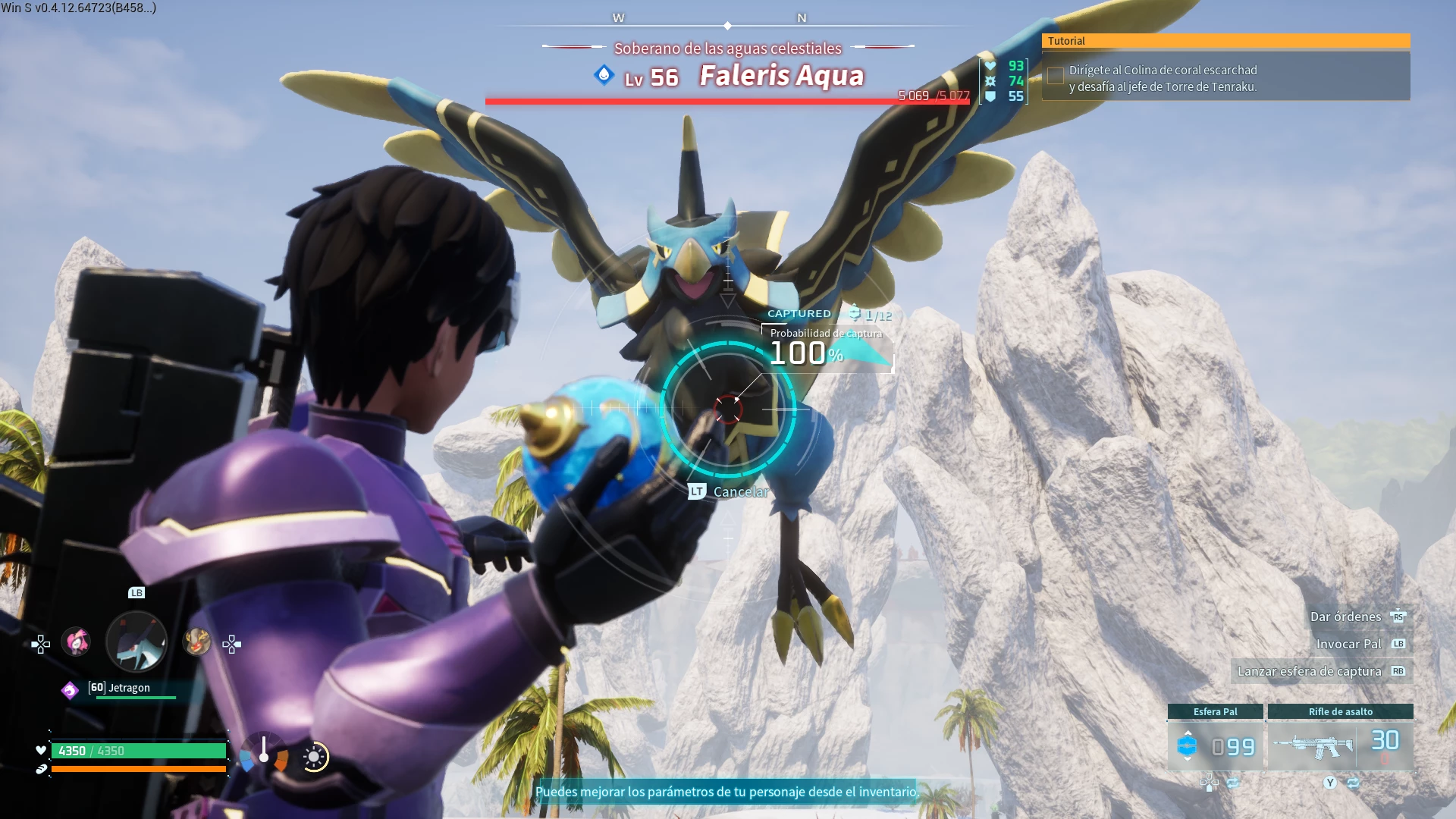
Task: Click the swap arrows beside the Y button prompt
Action: [1354, 783]
